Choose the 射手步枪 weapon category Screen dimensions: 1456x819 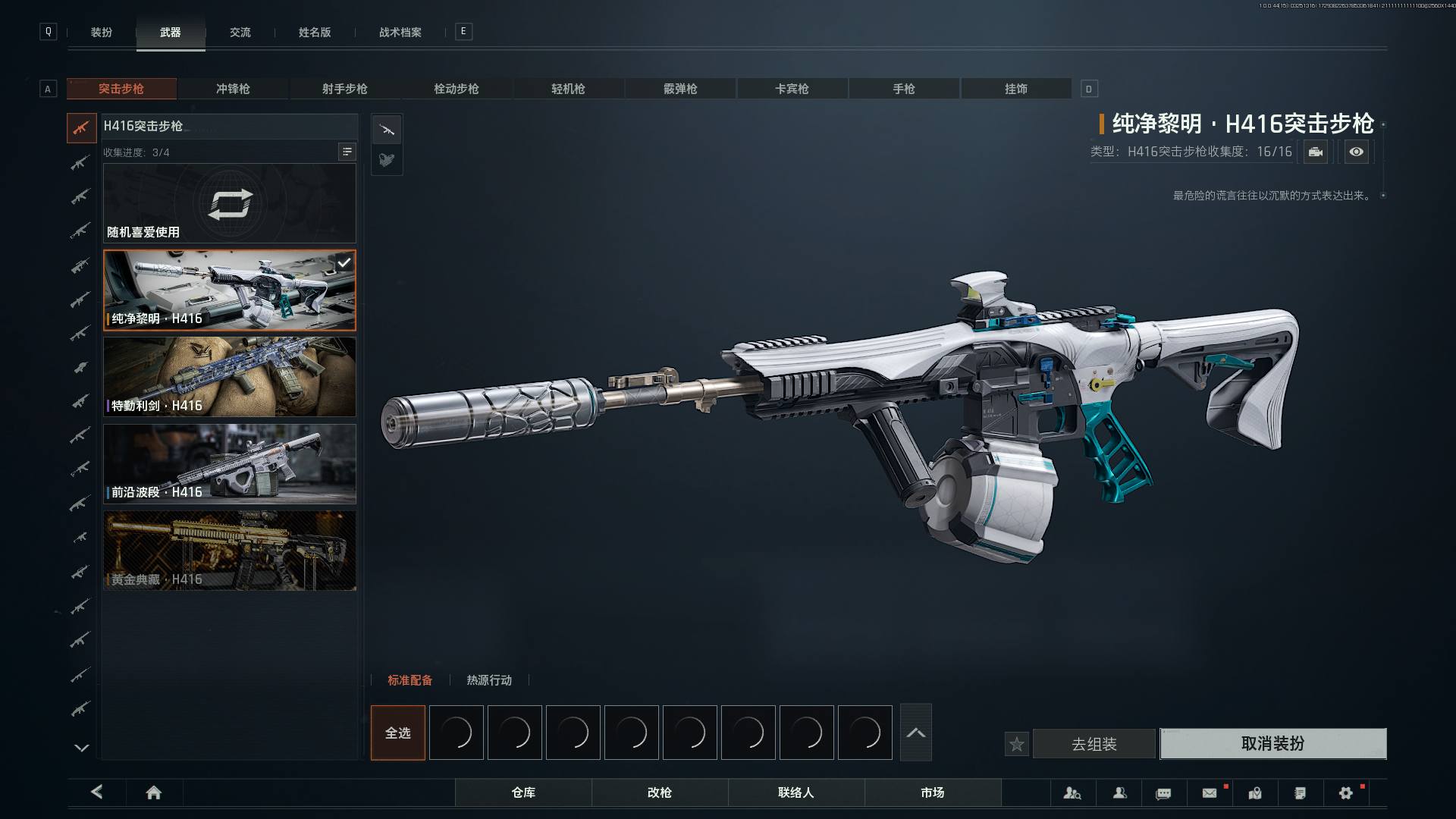[x=344, y=89]
